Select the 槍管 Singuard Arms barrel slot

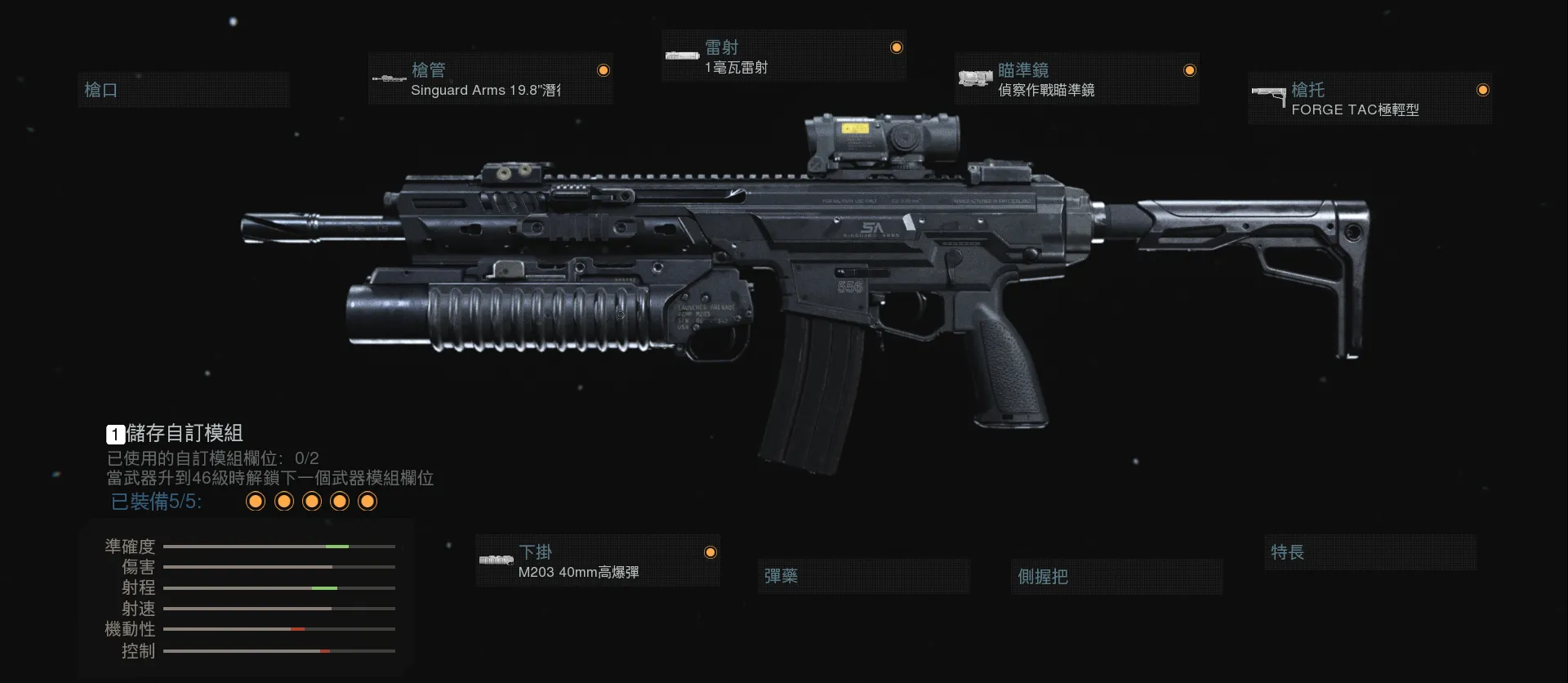[x=490, y=79]
